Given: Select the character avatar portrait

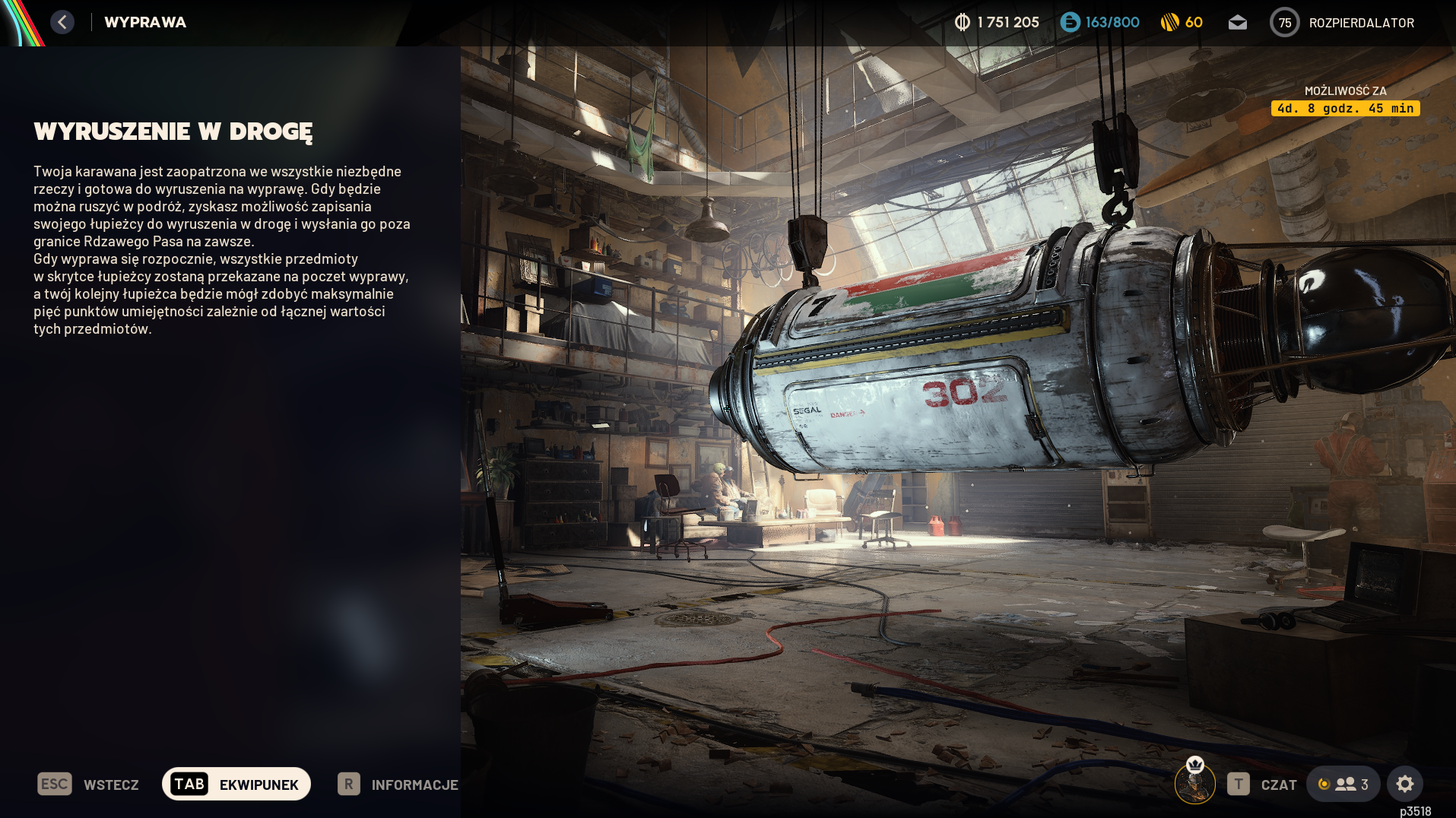Looking at the screenshot, I should 1194,782.
